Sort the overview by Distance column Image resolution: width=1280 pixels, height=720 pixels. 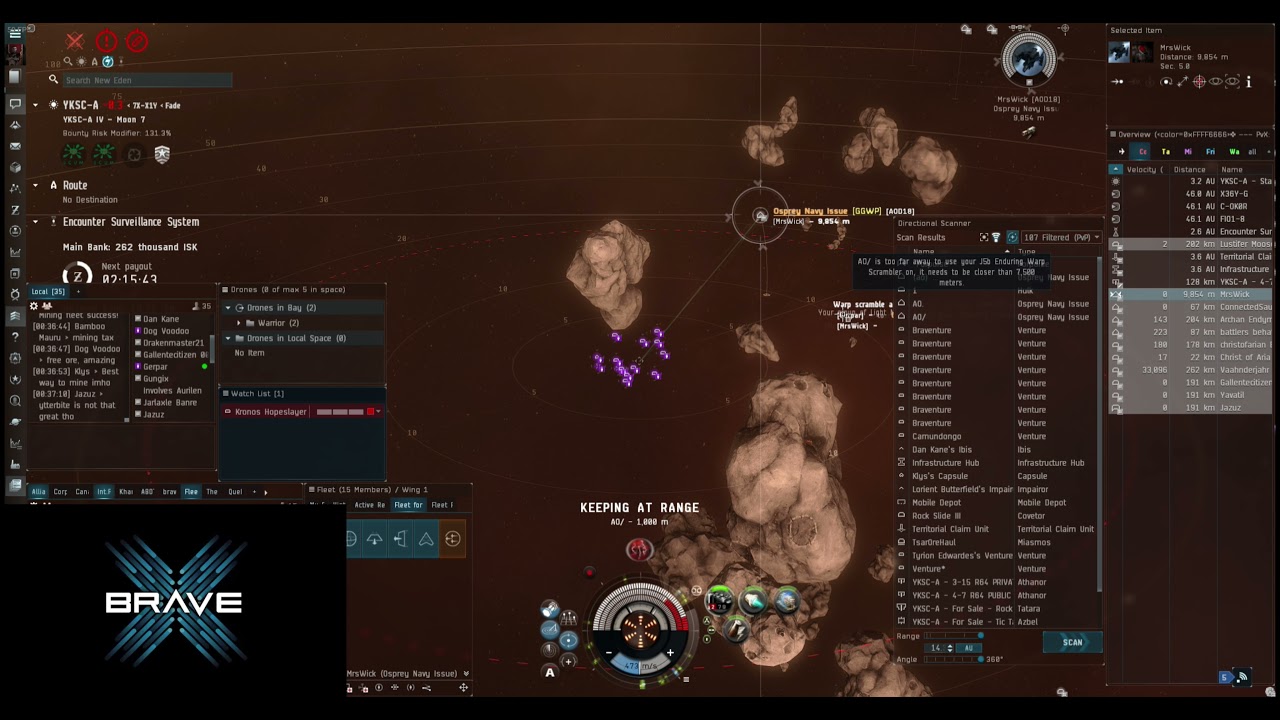pyautogui.click(x=1189, y=170)
